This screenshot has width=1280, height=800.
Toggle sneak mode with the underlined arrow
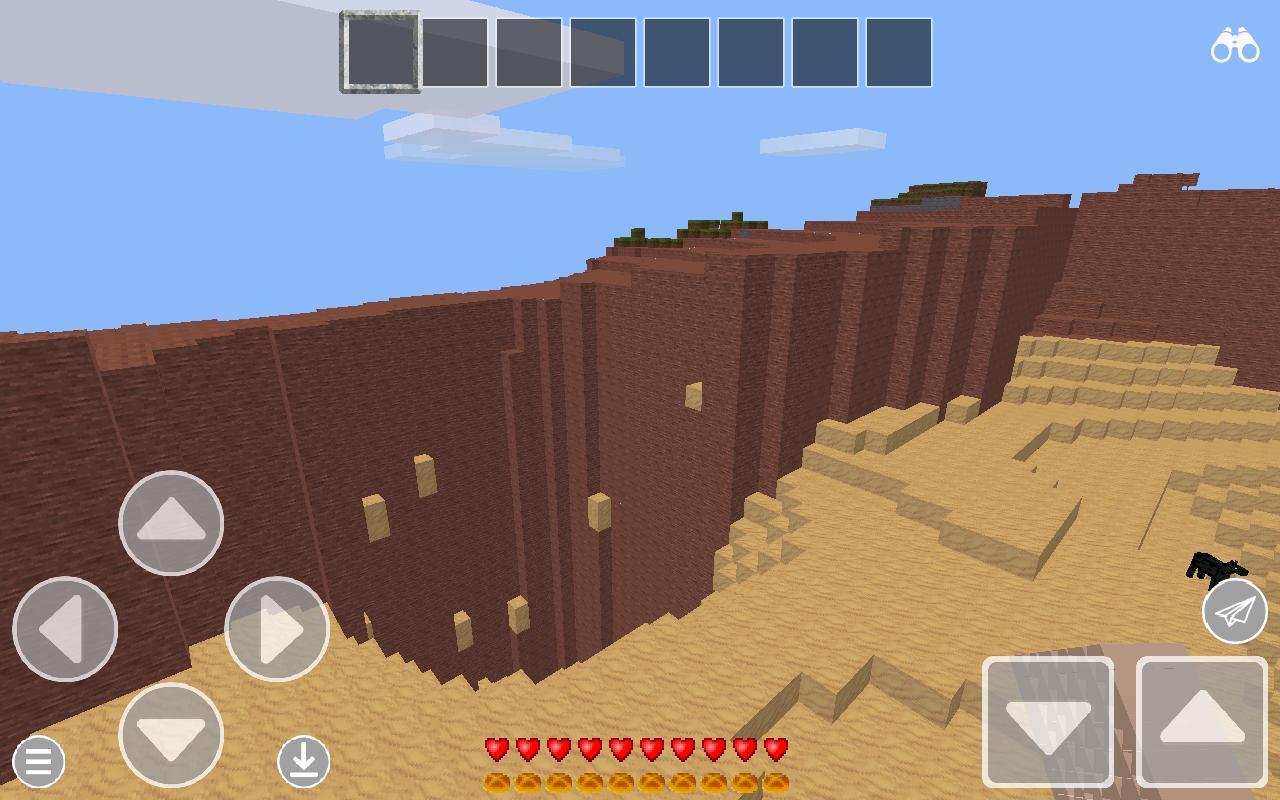(304, 762)
